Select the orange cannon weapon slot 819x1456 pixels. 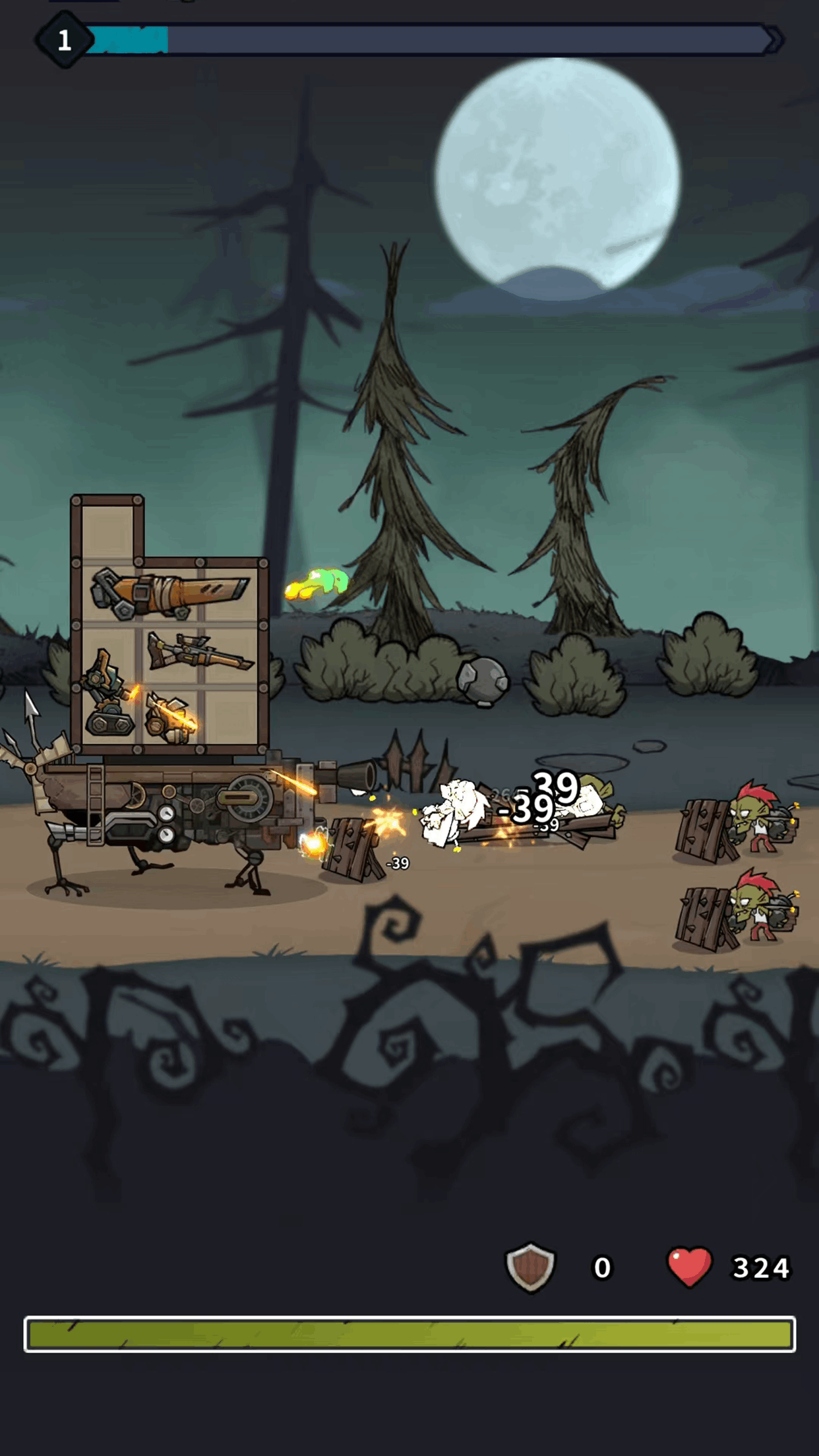(x=169, y=592)
